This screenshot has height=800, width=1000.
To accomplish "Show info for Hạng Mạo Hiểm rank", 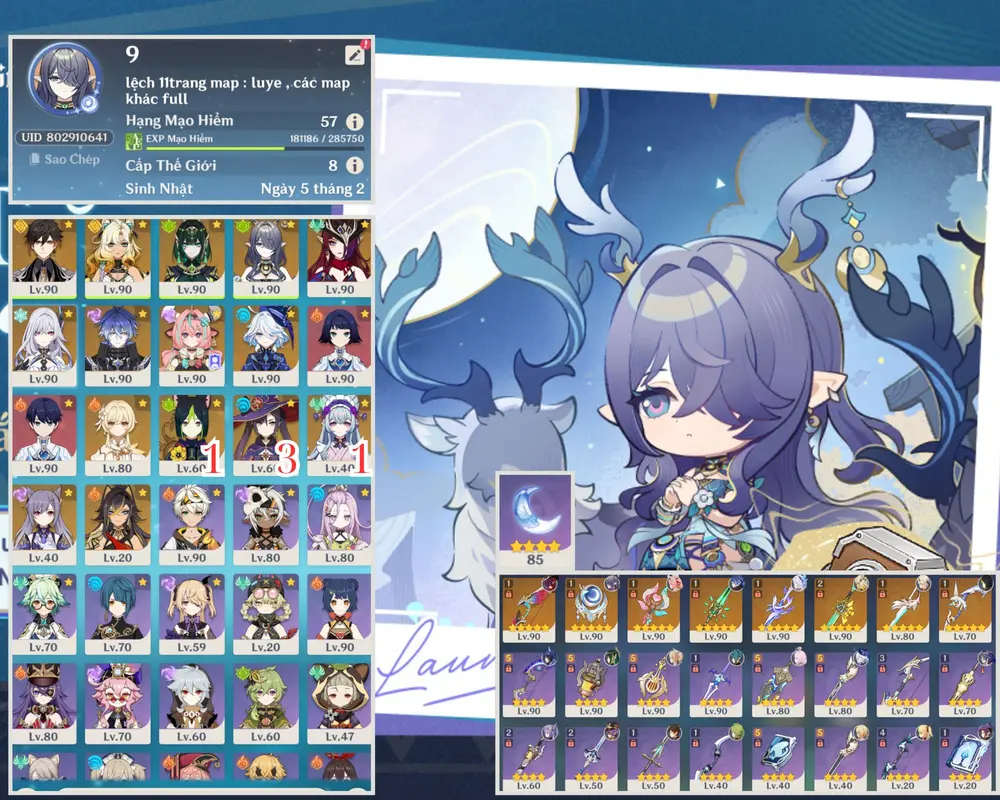I will click(354, 122).
